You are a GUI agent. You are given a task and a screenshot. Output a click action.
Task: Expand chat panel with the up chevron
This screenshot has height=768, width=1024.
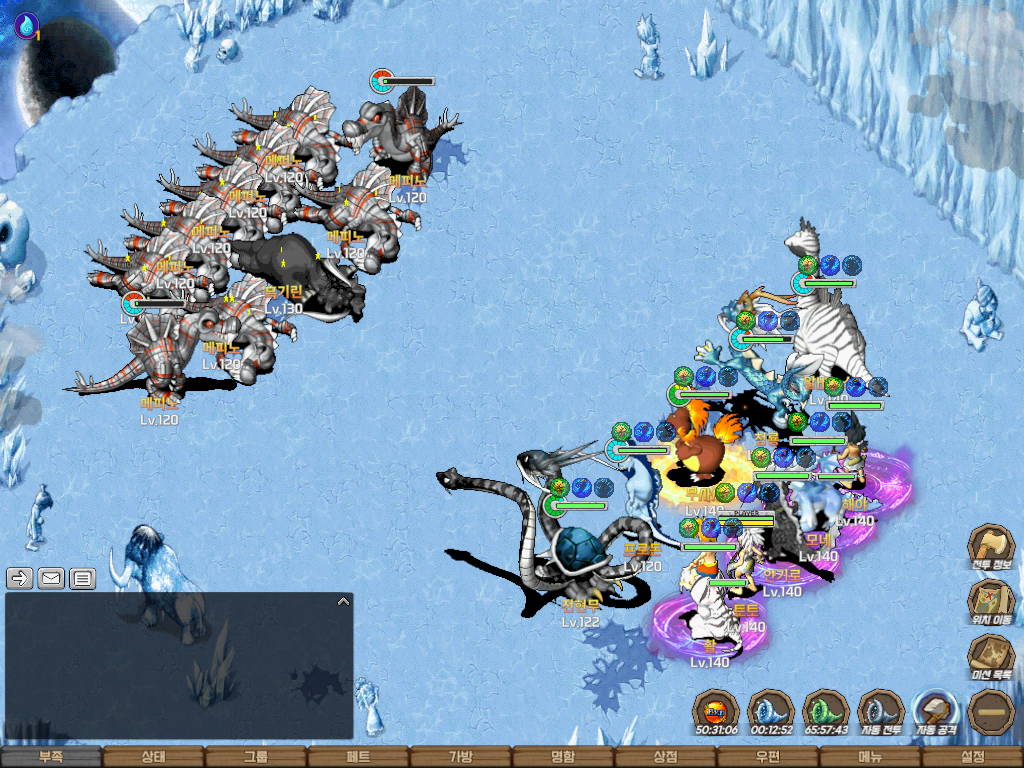[343, 601]
